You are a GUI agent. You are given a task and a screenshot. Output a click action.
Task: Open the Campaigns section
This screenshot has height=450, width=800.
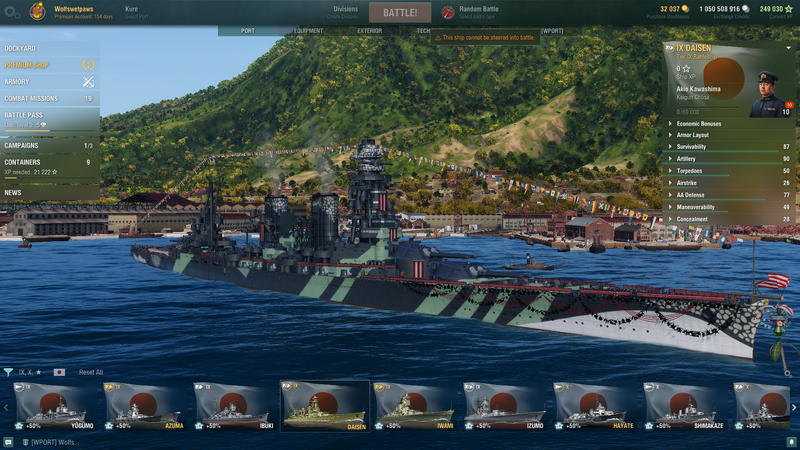point(22,146)
